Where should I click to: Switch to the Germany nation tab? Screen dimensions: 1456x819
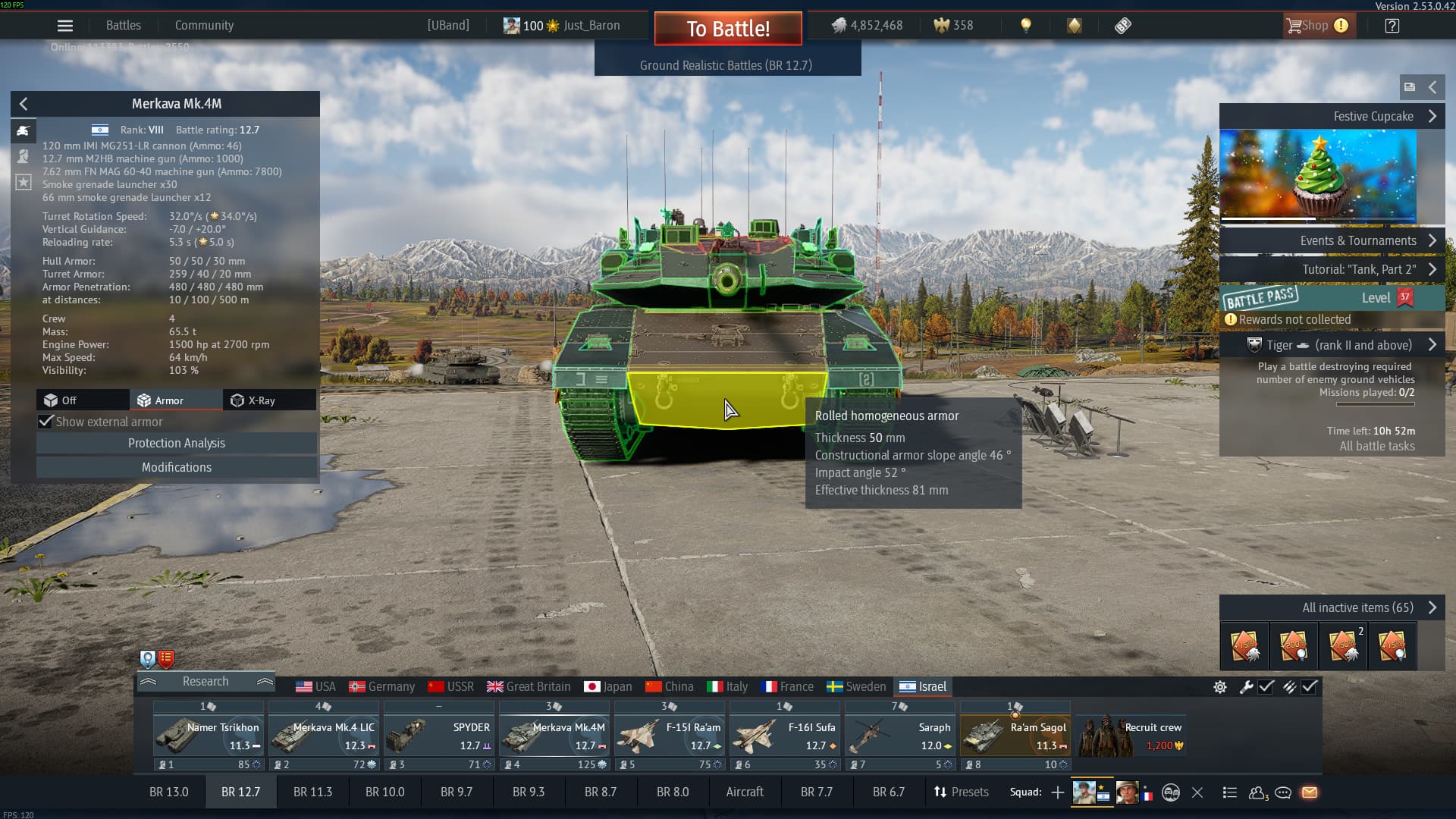pyautogui.click(x=381, y=686)
